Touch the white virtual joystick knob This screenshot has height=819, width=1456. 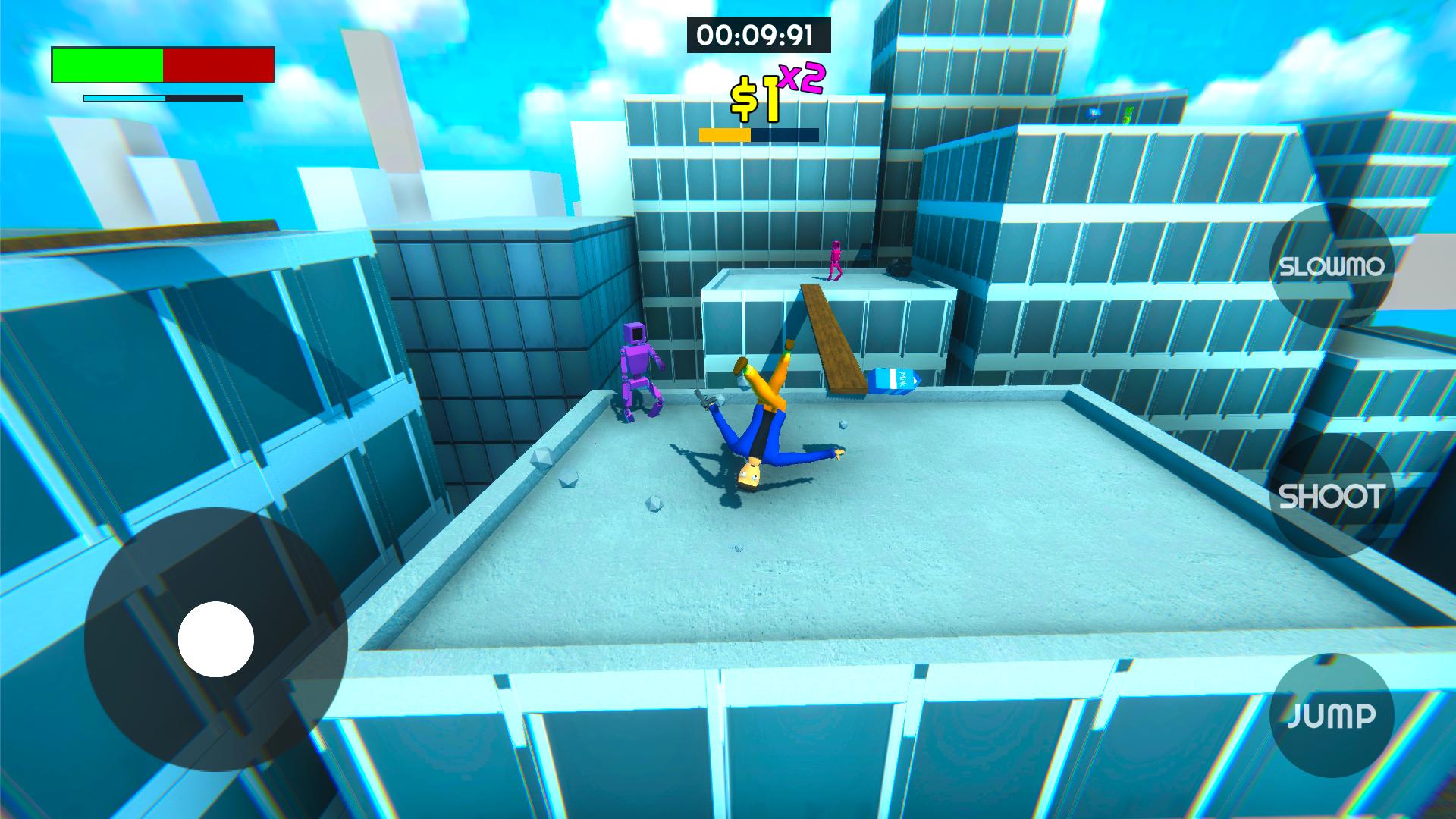click(216, 639)
